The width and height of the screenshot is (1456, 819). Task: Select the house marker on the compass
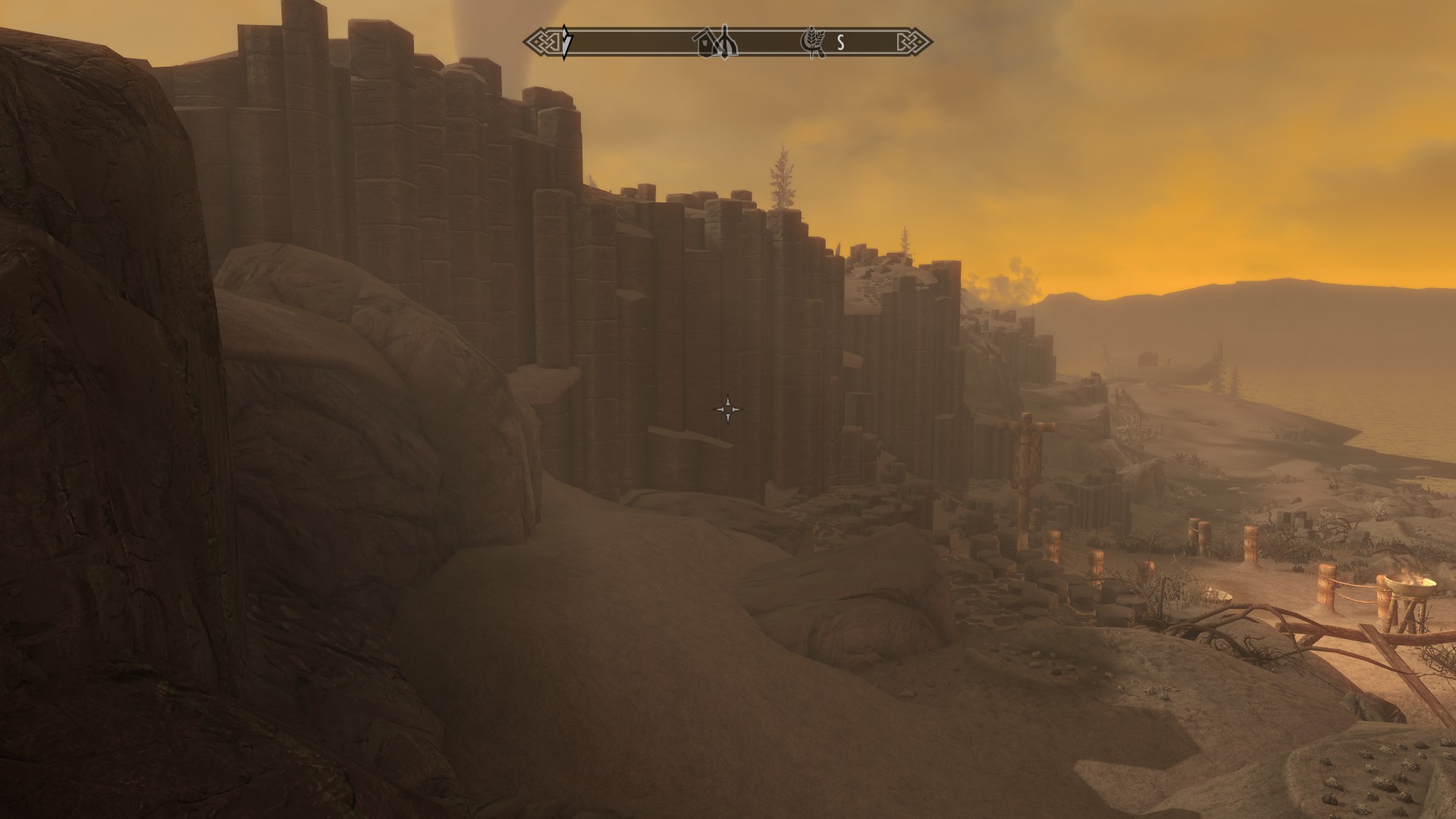click(x=708, y=45)
